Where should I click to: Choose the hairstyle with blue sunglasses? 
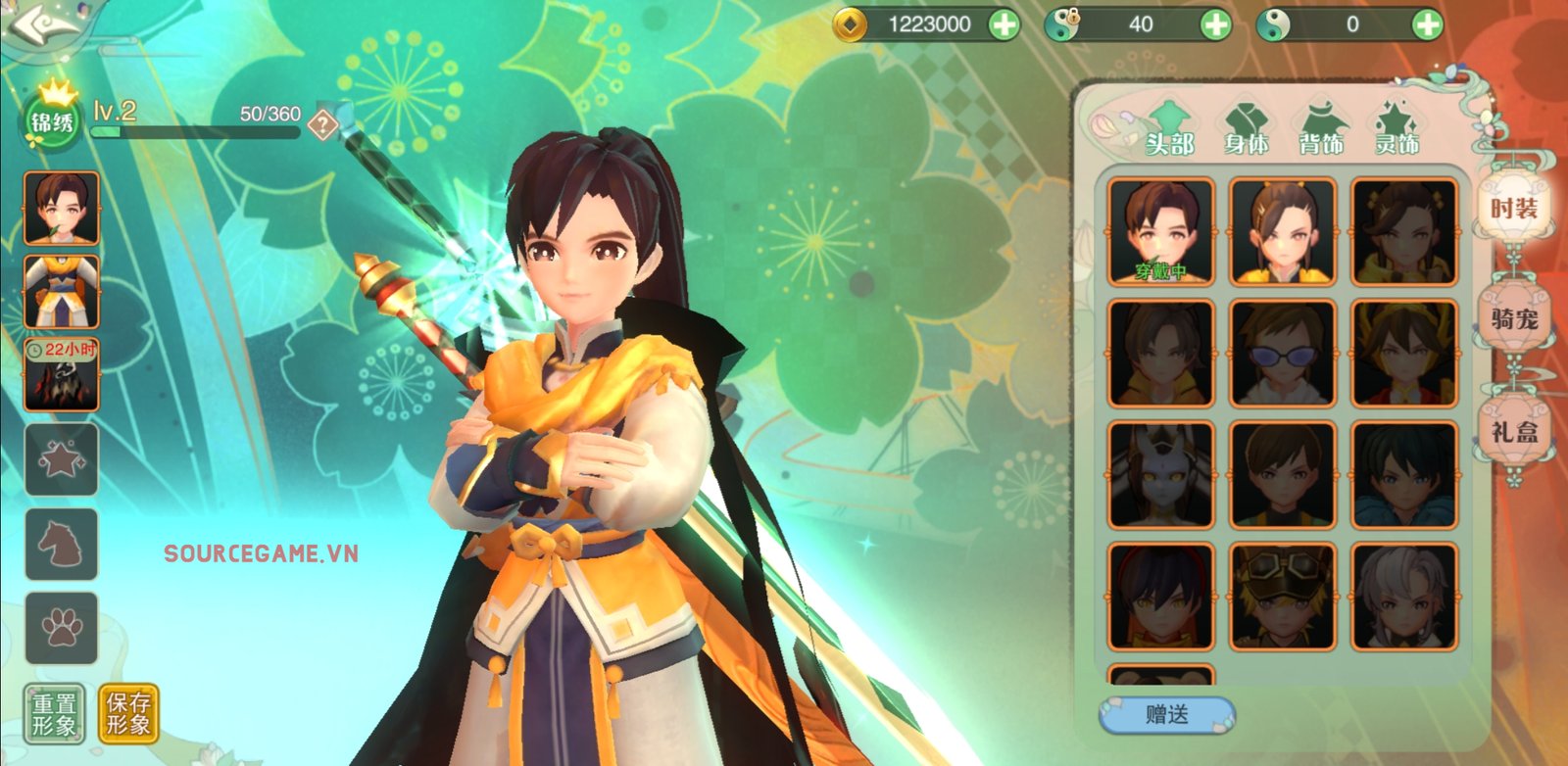pos(1283,354)
